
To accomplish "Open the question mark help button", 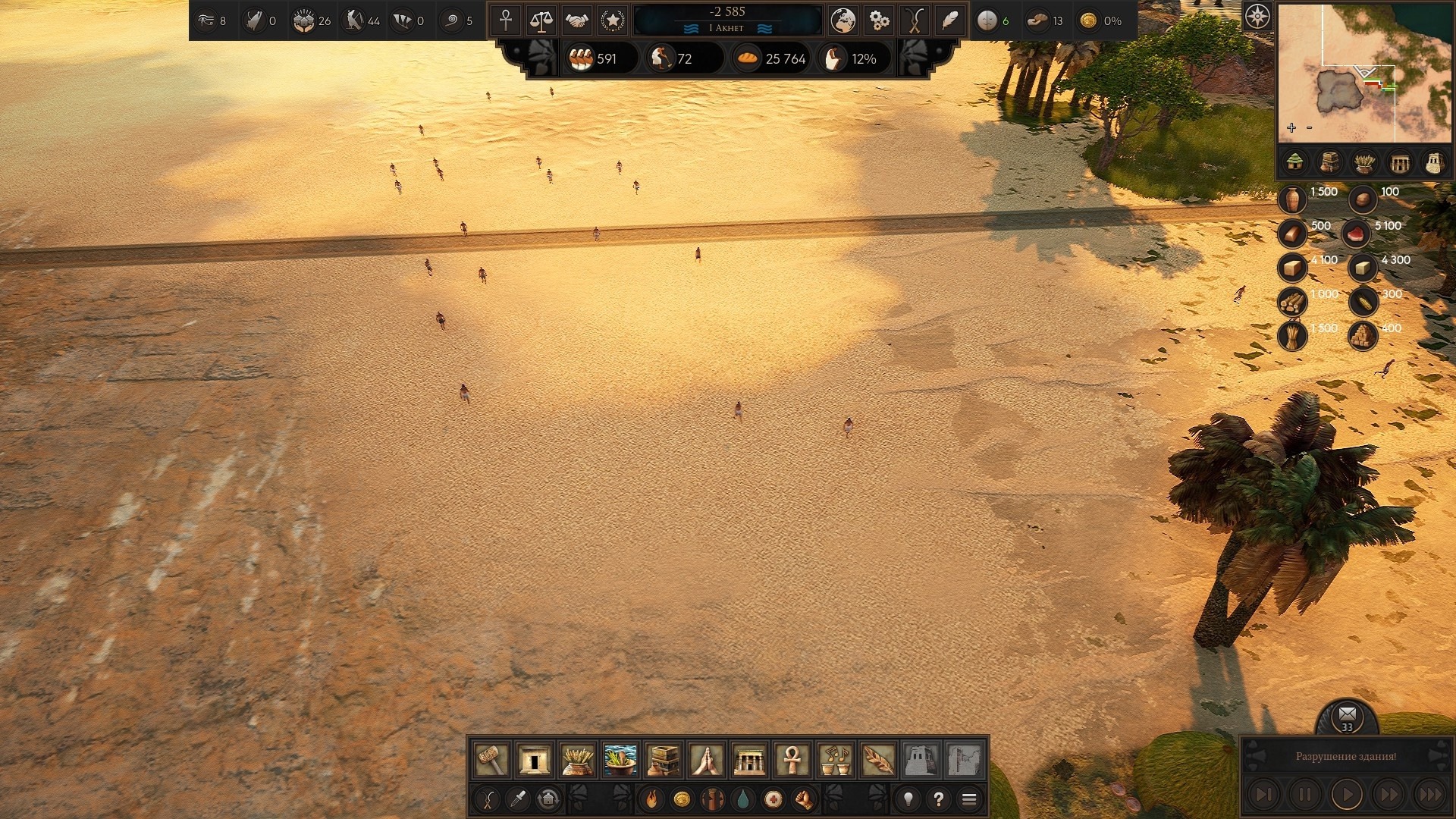I will (x=939, y=799).
